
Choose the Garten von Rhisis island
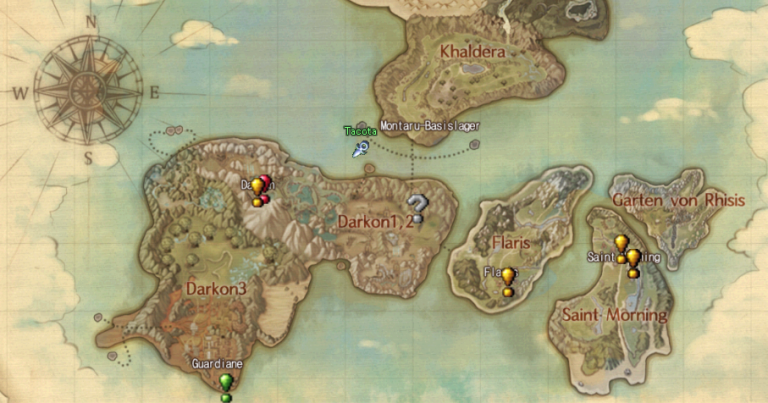[678, 200]
